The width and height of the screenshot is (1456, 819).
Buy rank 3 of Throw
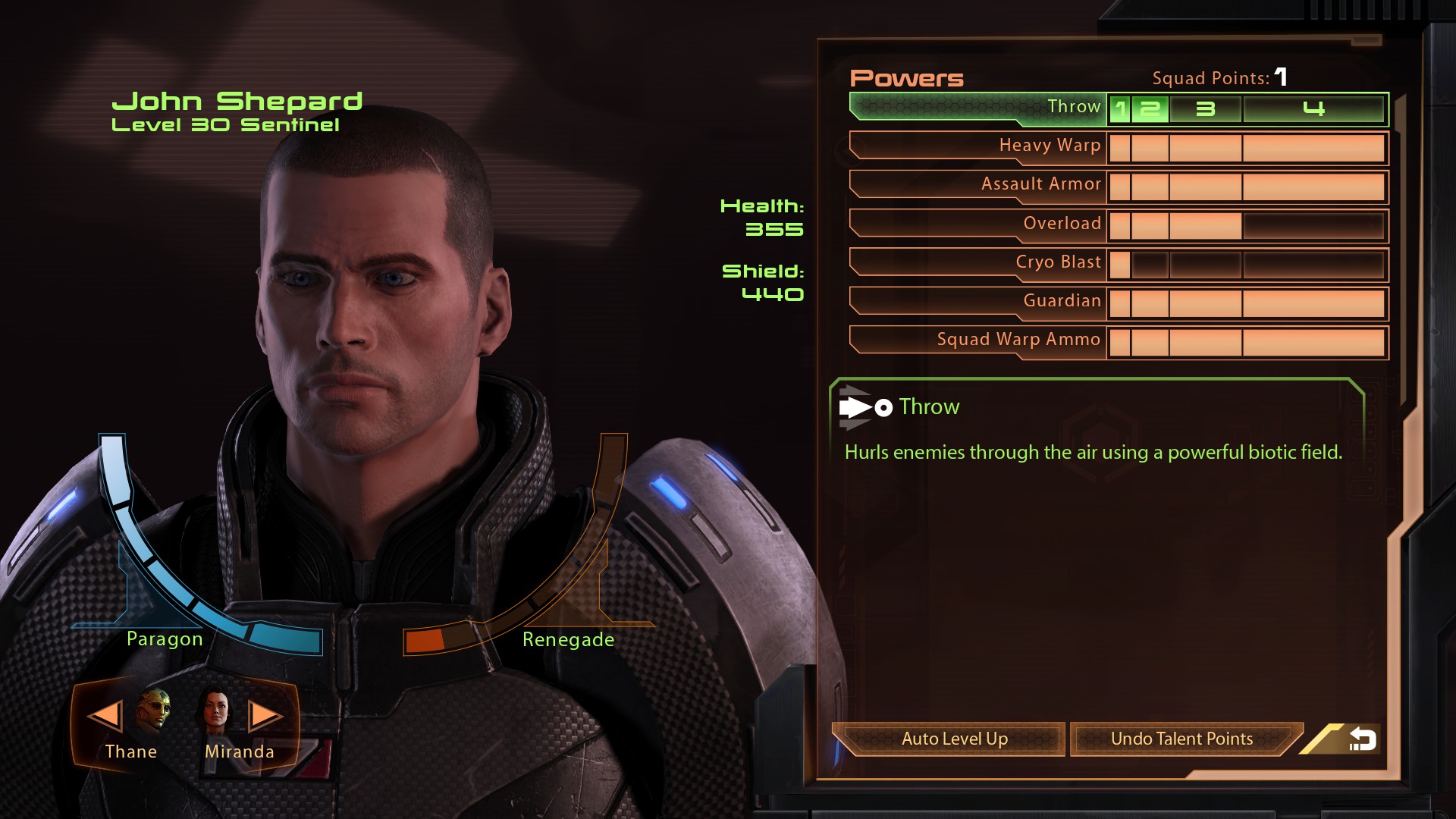pos(1205,109)
